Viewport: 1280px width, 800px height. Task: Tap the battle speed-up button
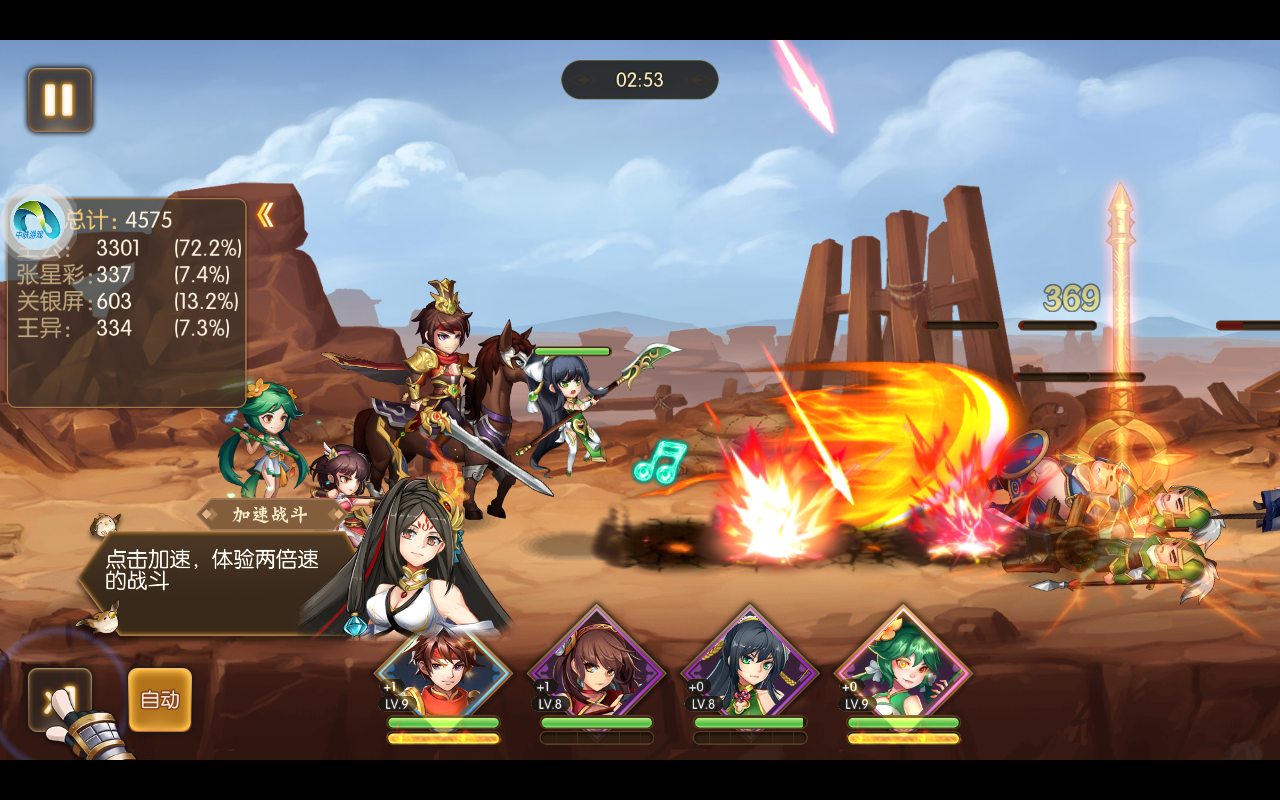point(59,698)
